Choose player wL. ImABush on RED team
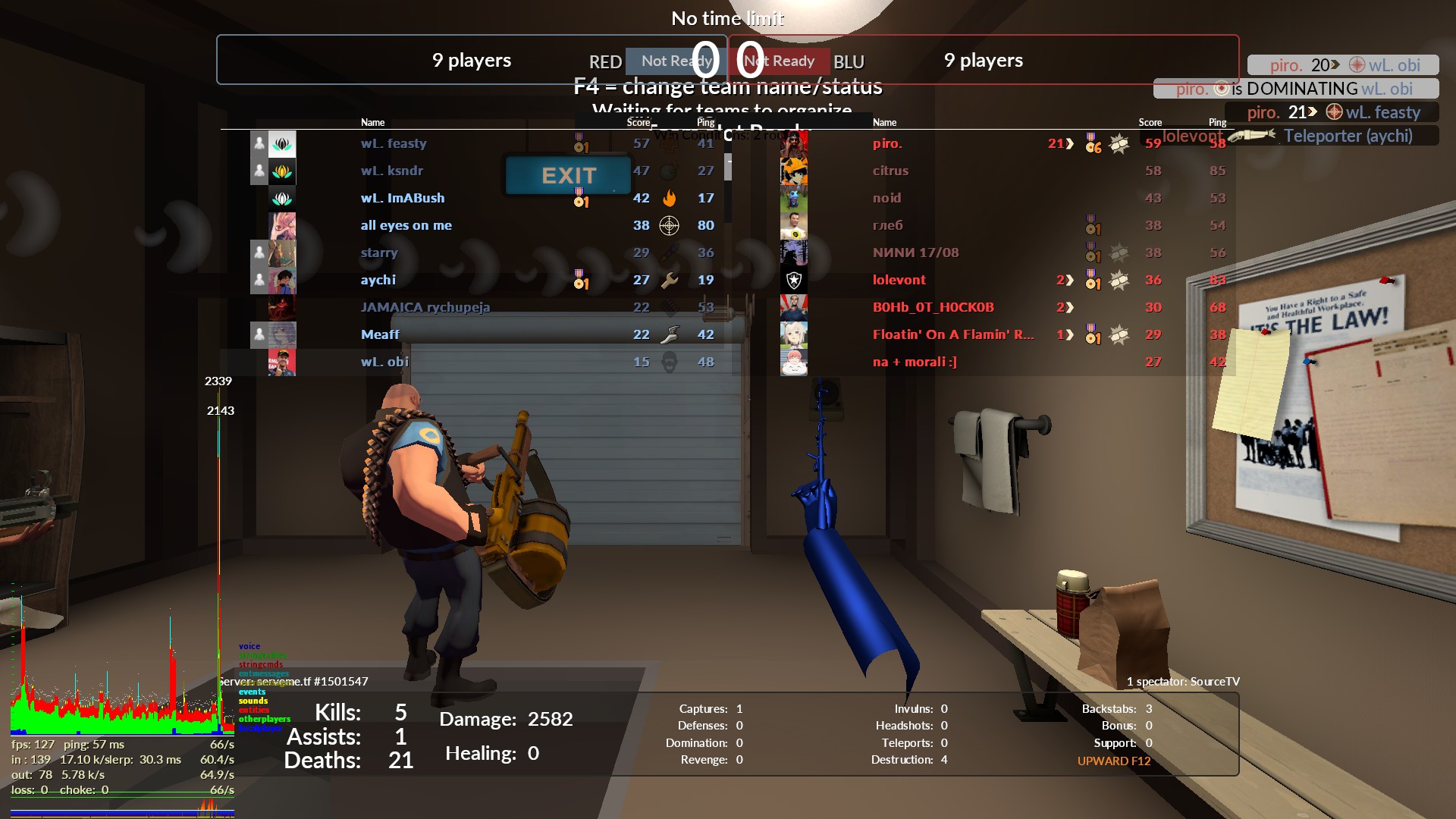Image resolution: width=1456 pixels, height=819 pixels. tap(403, 198)
